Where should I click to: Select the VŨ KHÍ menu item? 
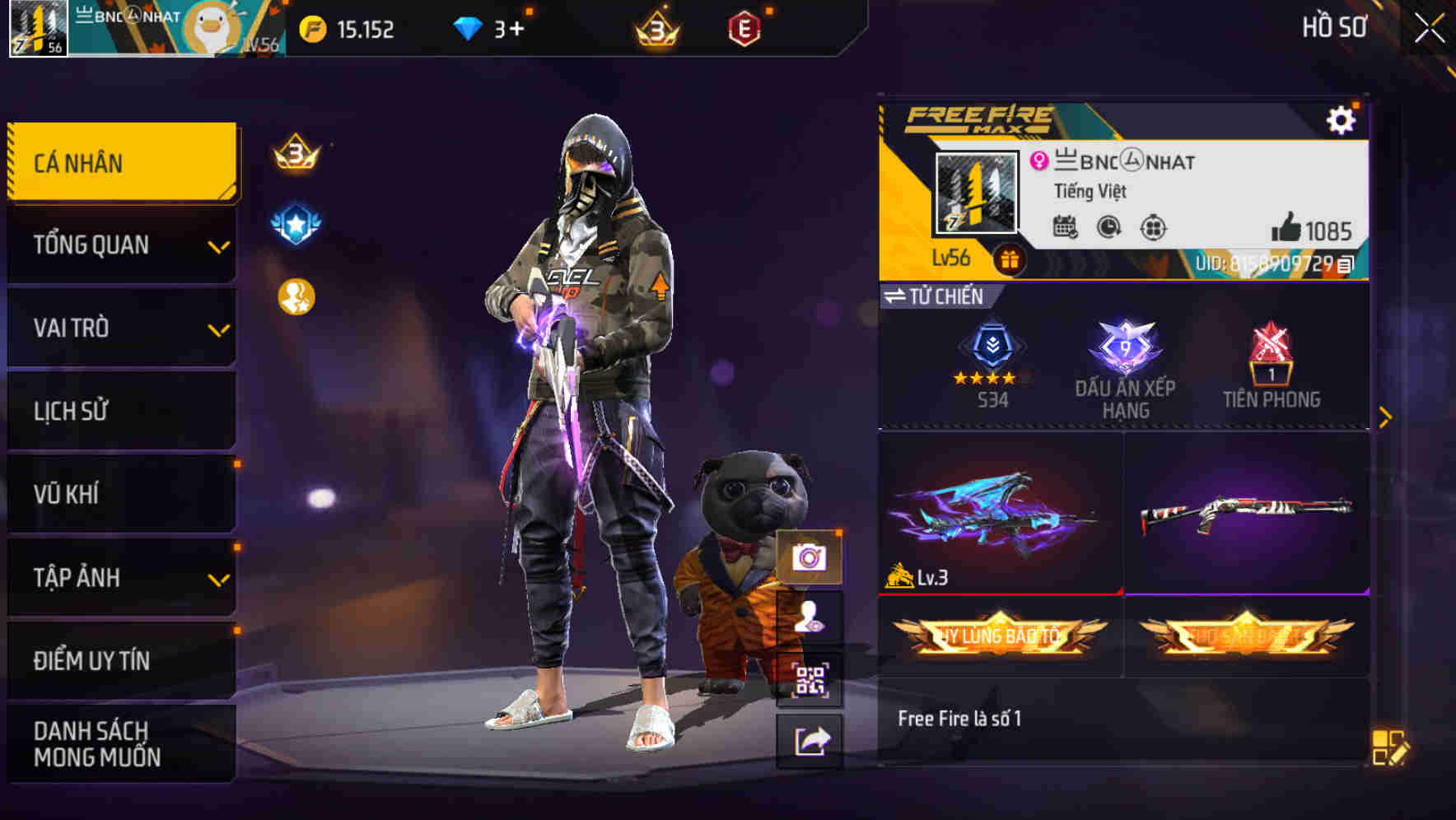click(x=121, y=495)
